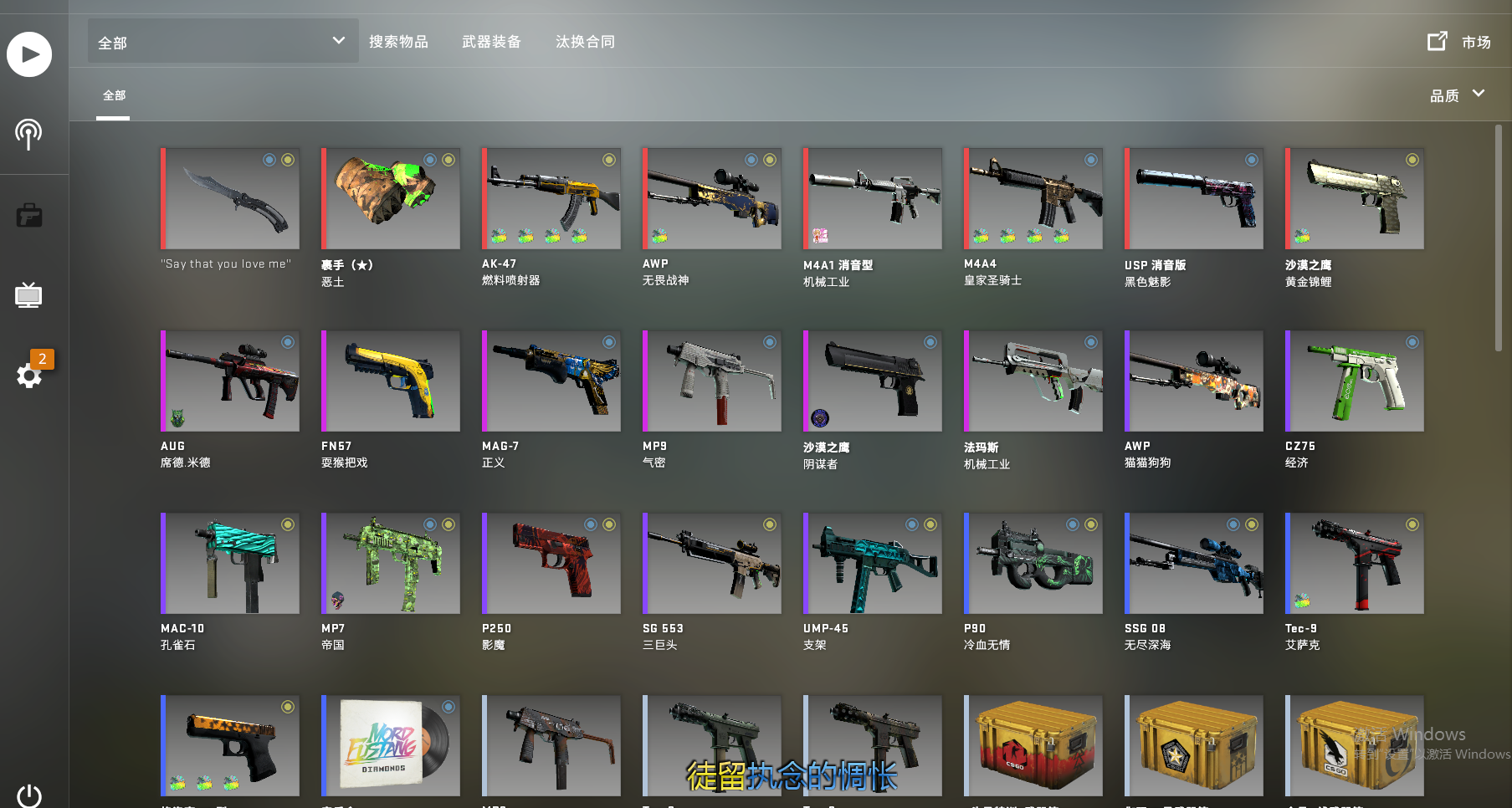Open the 汰换合同 menu item
The height and width of the screenshot is (808, 1512).
pyautogui.click(x=585, y=41)
